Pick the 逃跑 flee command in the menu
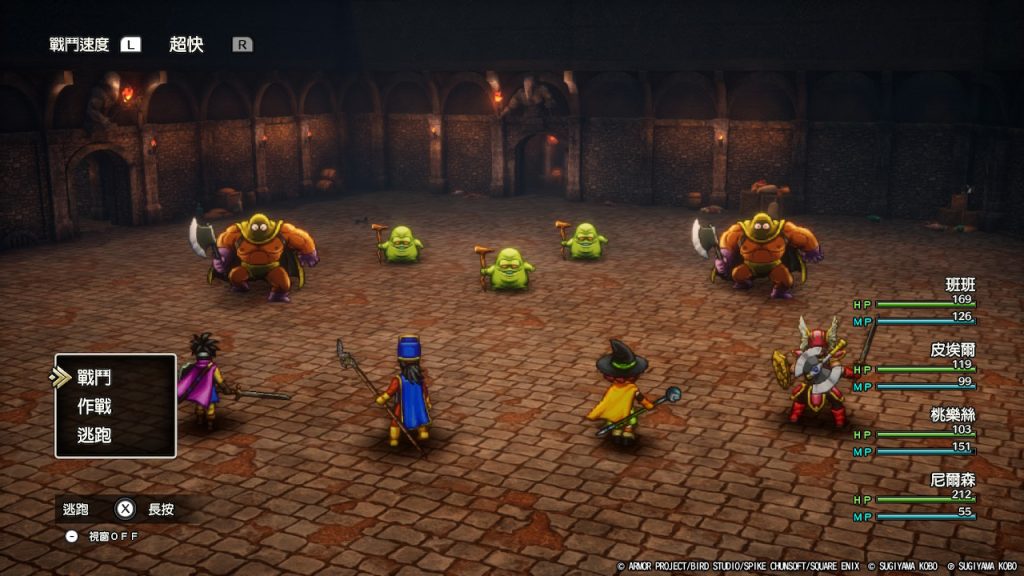Viewport: 1024px width, 576px height. pos(94,435)
